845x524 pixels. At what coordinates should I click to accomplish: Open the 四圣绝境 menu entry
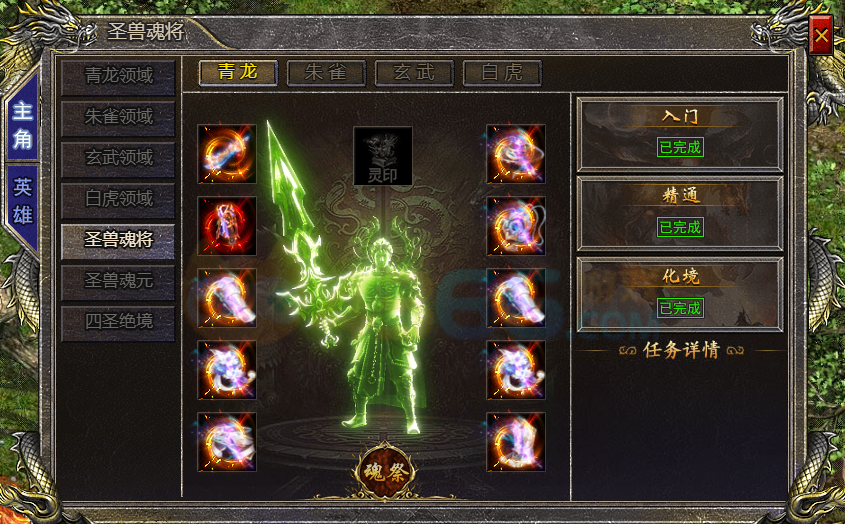tap(118, 323)
